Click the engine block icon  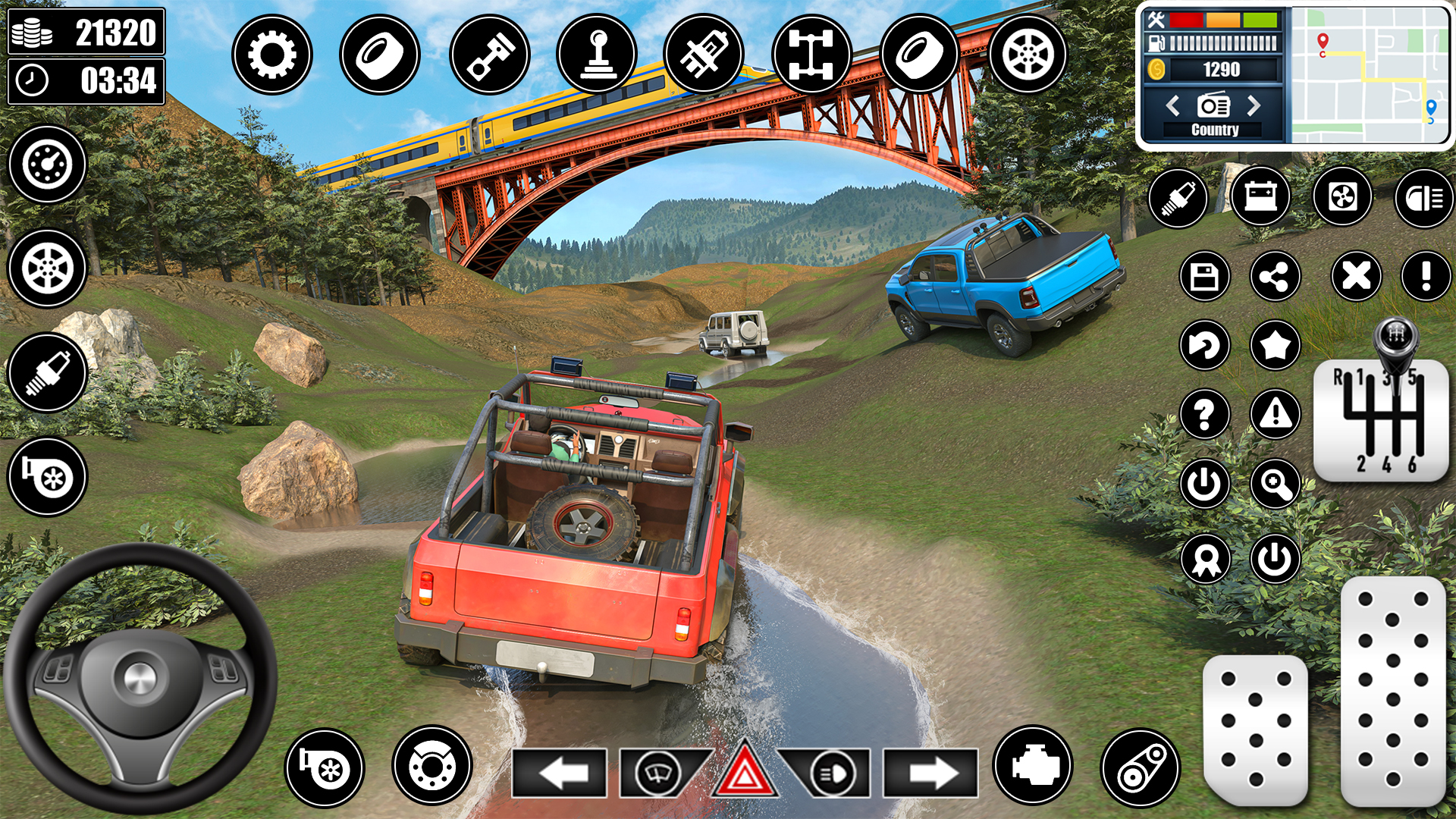click(1033, 766)
